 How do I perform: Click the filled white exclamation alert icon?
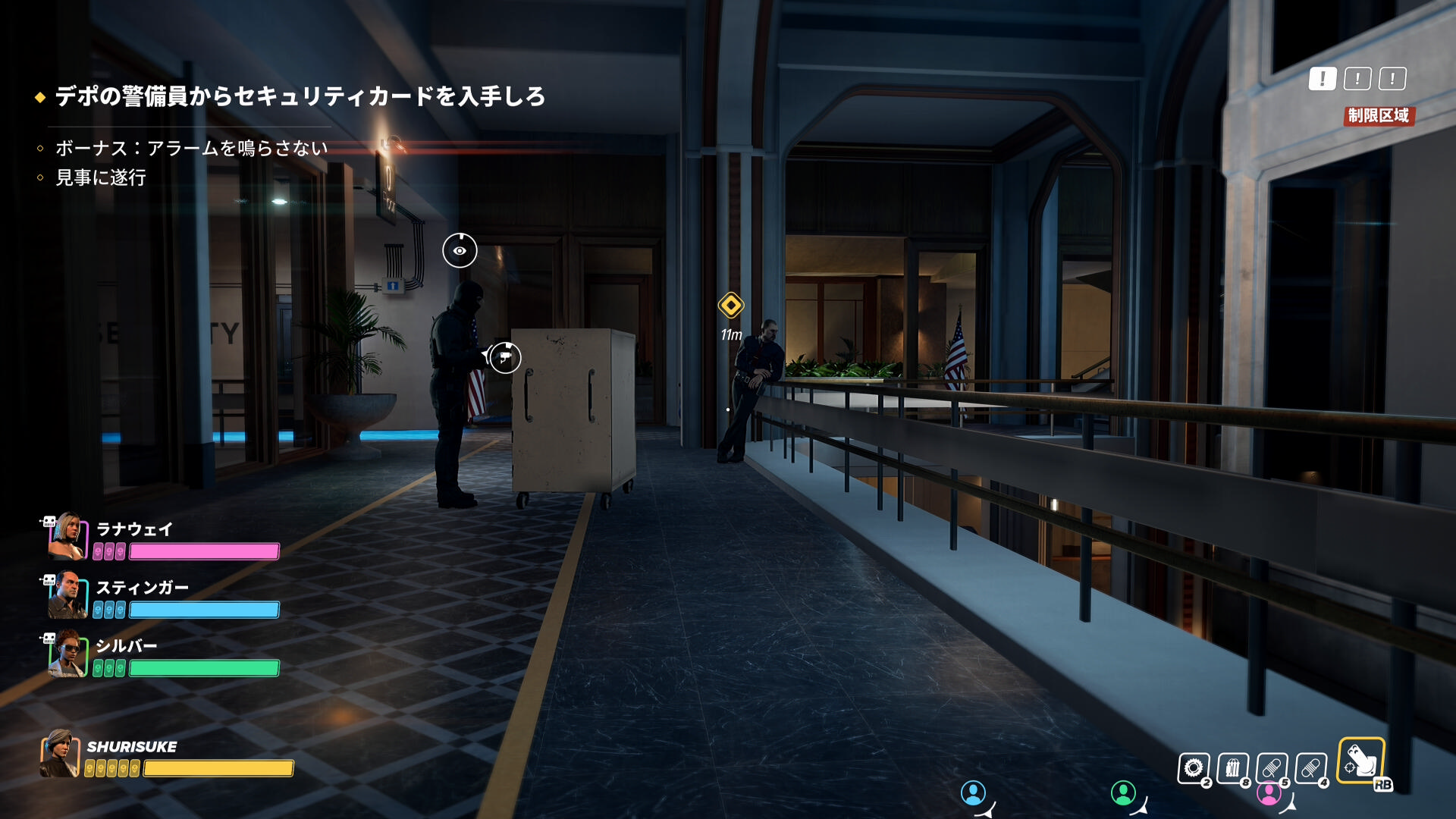[x=1323, y=78]
